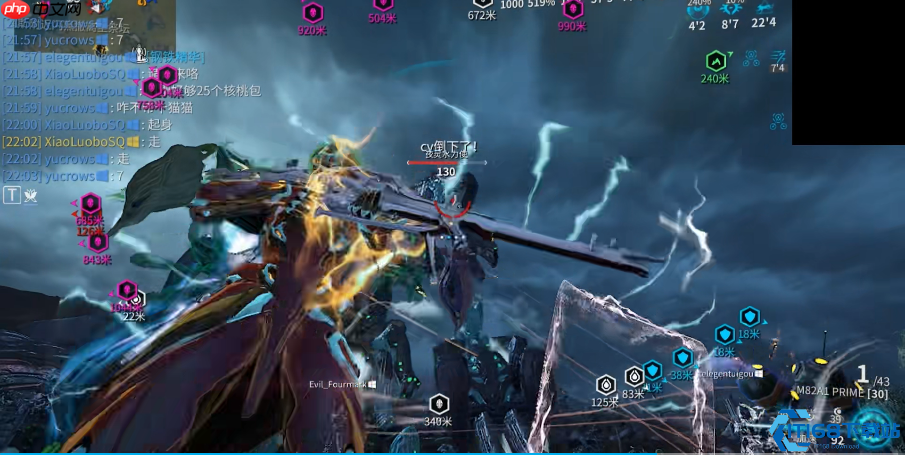Select the white droplet 83米 marker

pos(634,377)
